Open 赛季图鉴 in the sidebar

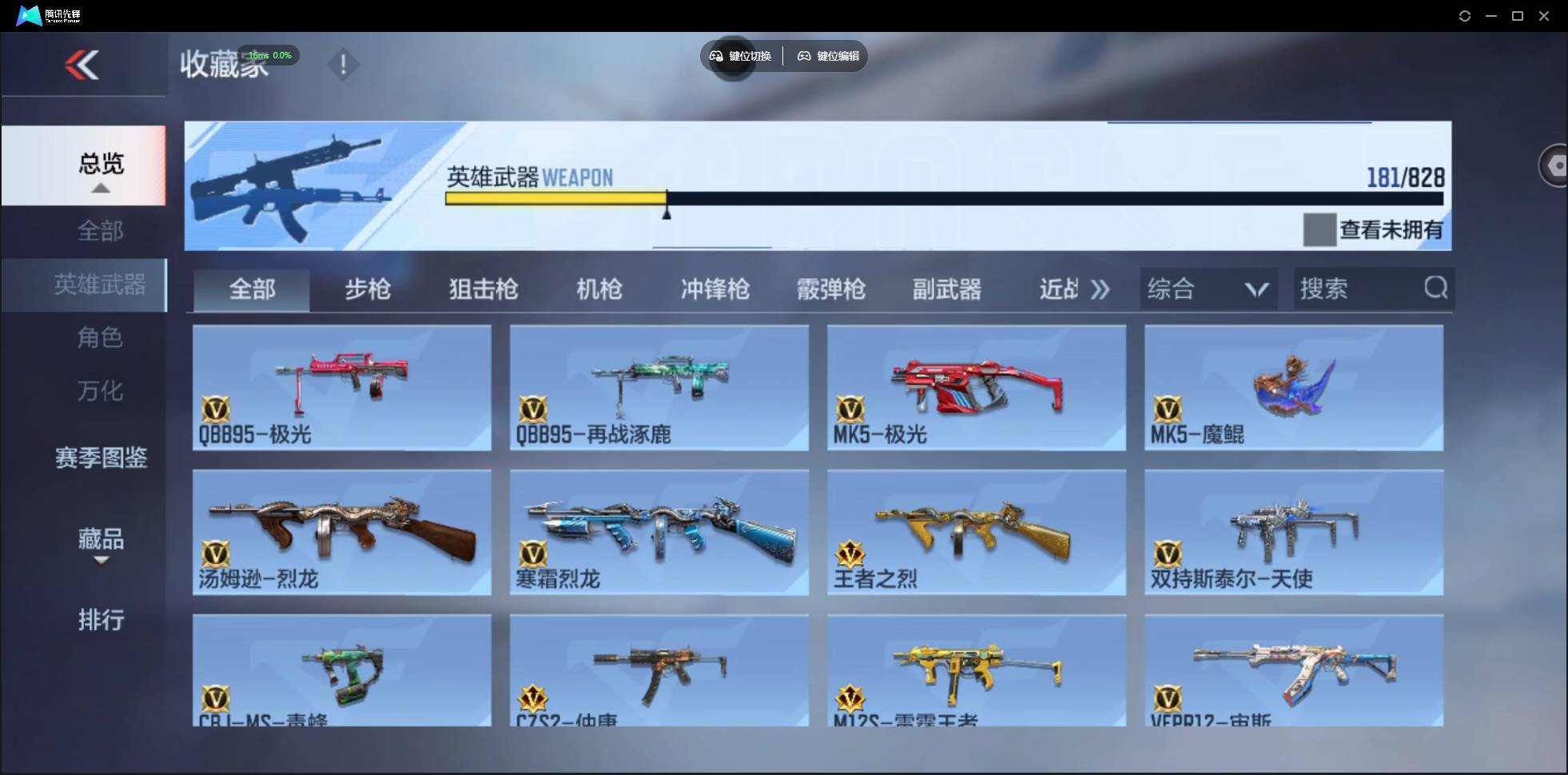100,457
